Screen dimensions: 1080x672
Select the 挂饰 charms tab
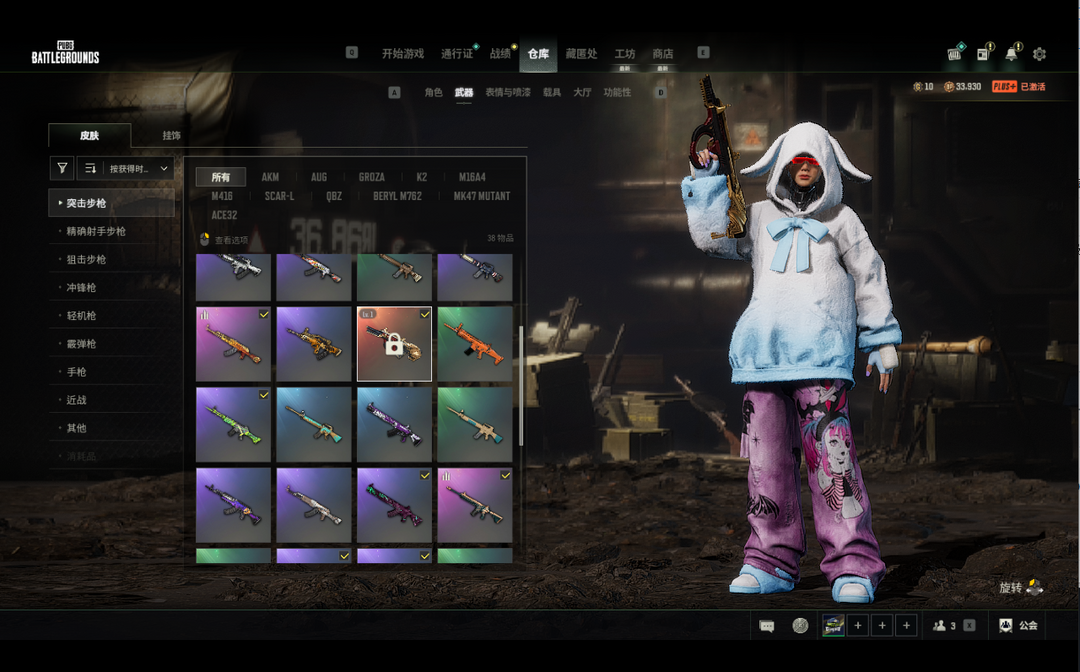pyautogui.click(x=172, y=136)
